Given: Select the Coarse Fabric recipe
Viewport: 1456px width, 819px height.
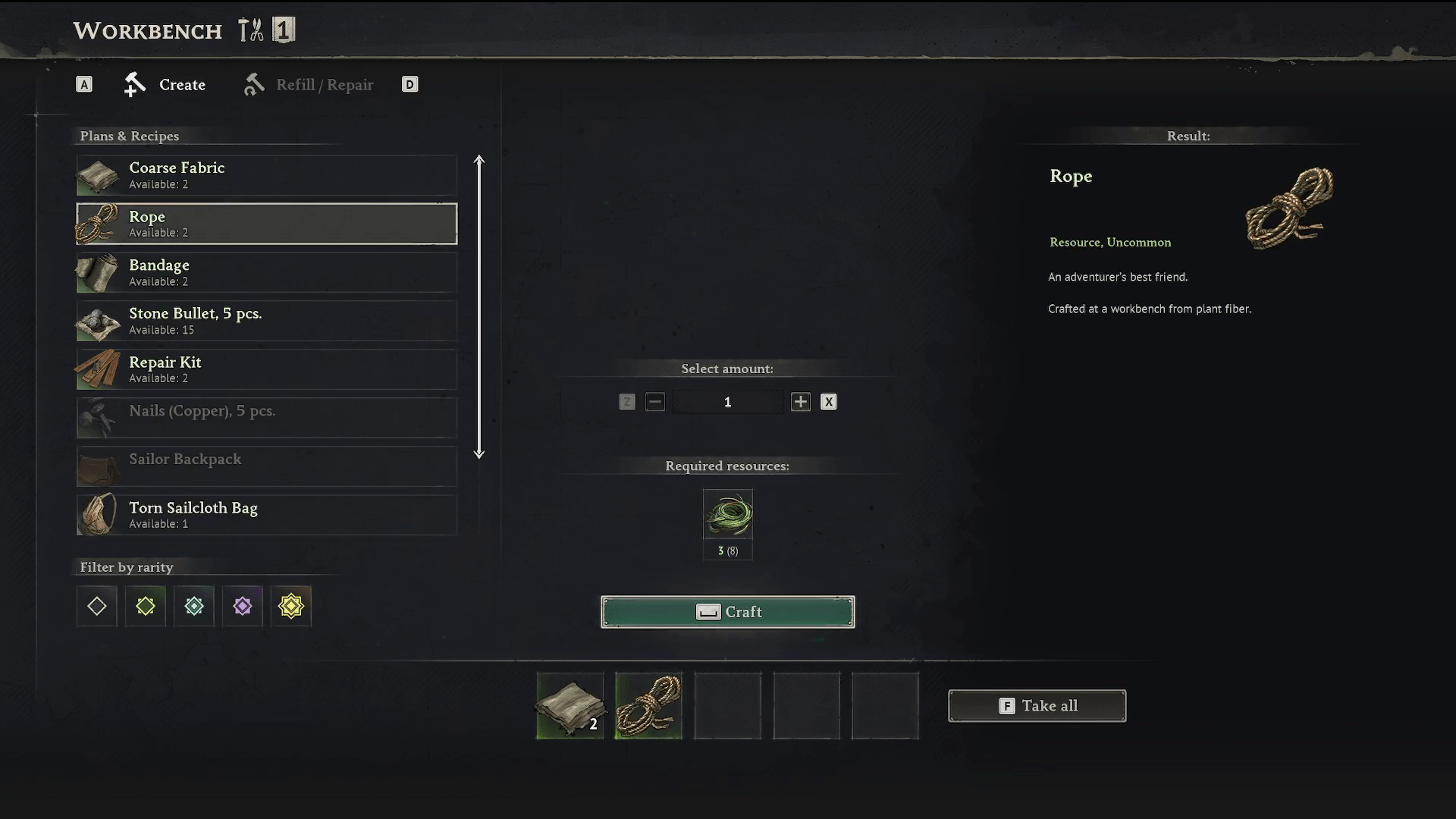Looking at the screenshot, I should tap(266, 175).
